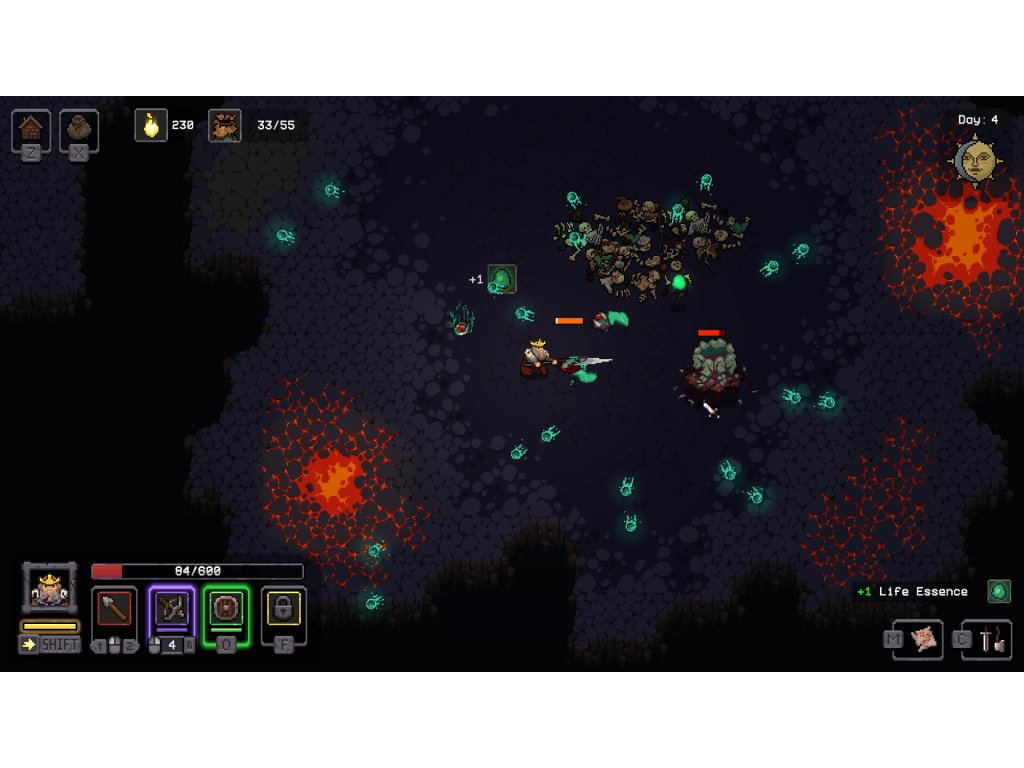This screenshot has width=1024, height=768.
Task: Activate the round shield ability
Action: 226,609
